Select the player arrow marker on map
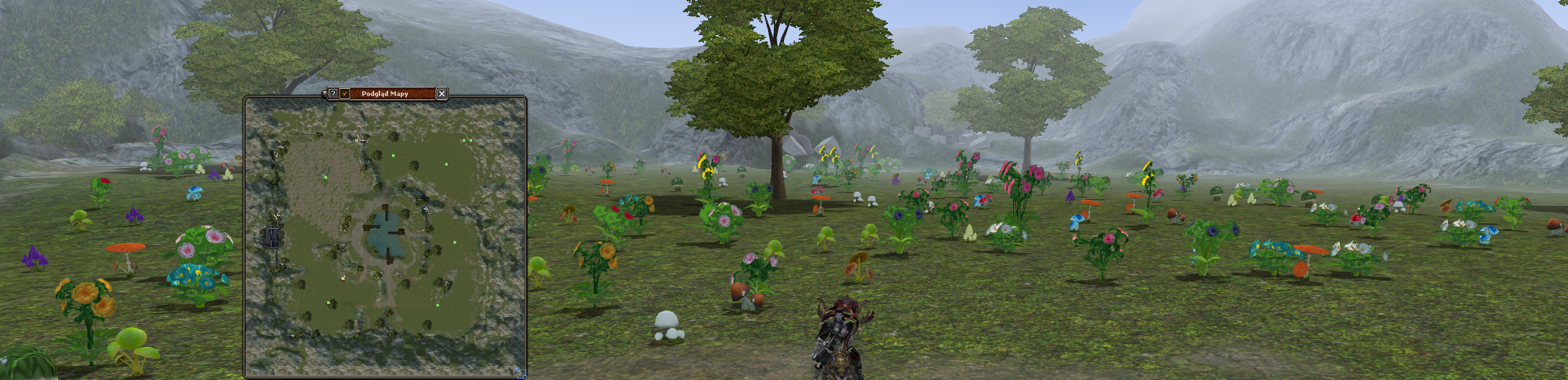This screenshot has width=1568, height=380. (x=343, y=278)
